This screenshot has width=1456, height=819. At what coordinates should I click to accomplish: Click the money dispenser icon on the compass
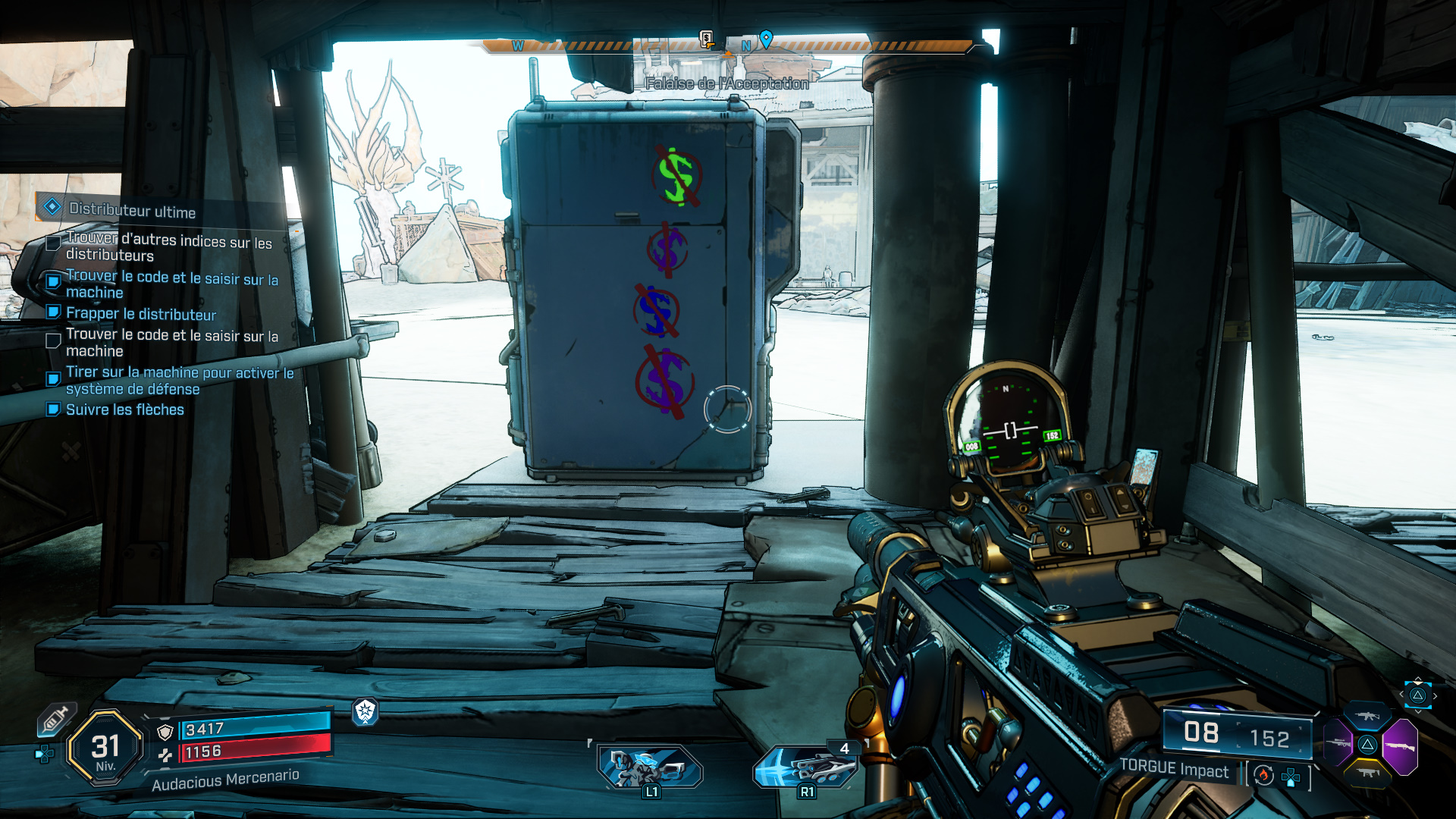(x=706, y=39)
